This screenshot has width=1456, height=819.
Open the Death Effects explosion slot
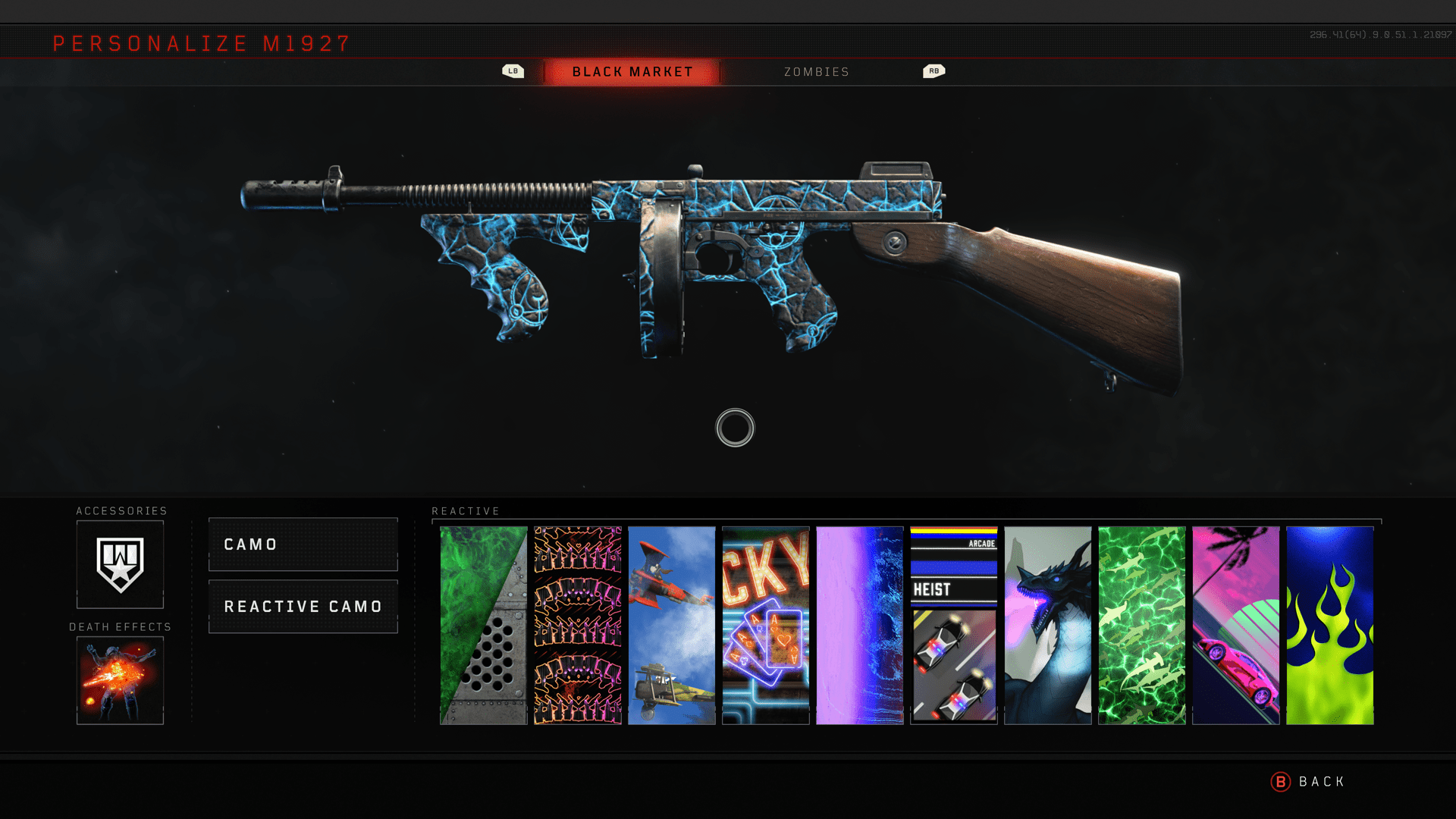(x=120, y=680)
